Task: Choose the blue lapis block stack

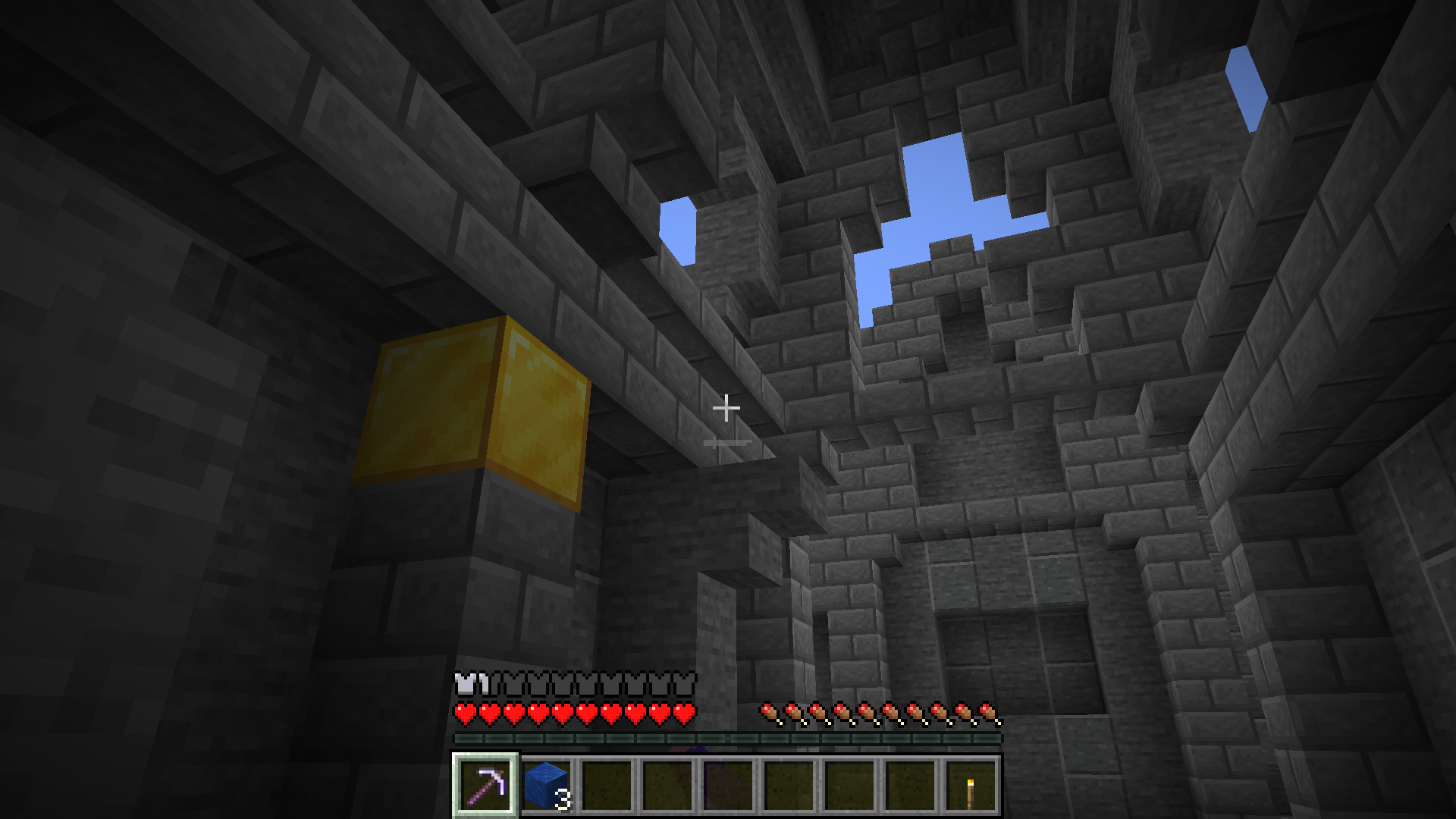Action: 546,785
